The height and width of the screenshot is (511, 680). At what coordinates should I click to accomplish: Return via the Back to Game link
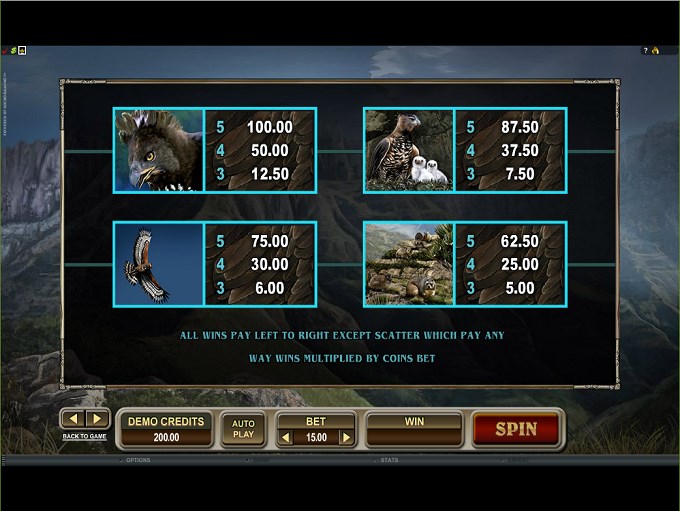click(85, 436)
